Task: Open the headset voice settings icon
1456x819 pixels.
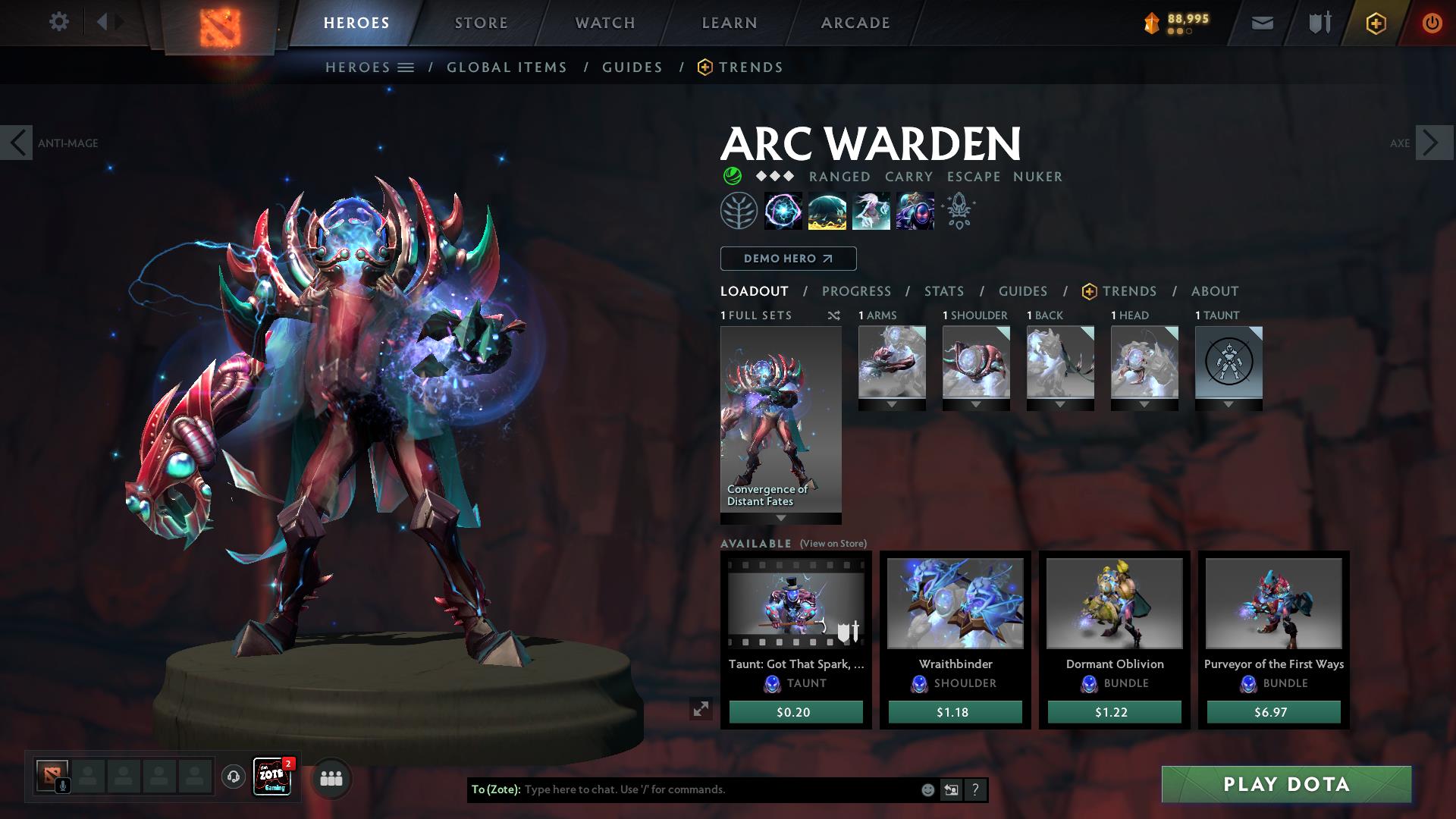Action: tap(232, 777)
